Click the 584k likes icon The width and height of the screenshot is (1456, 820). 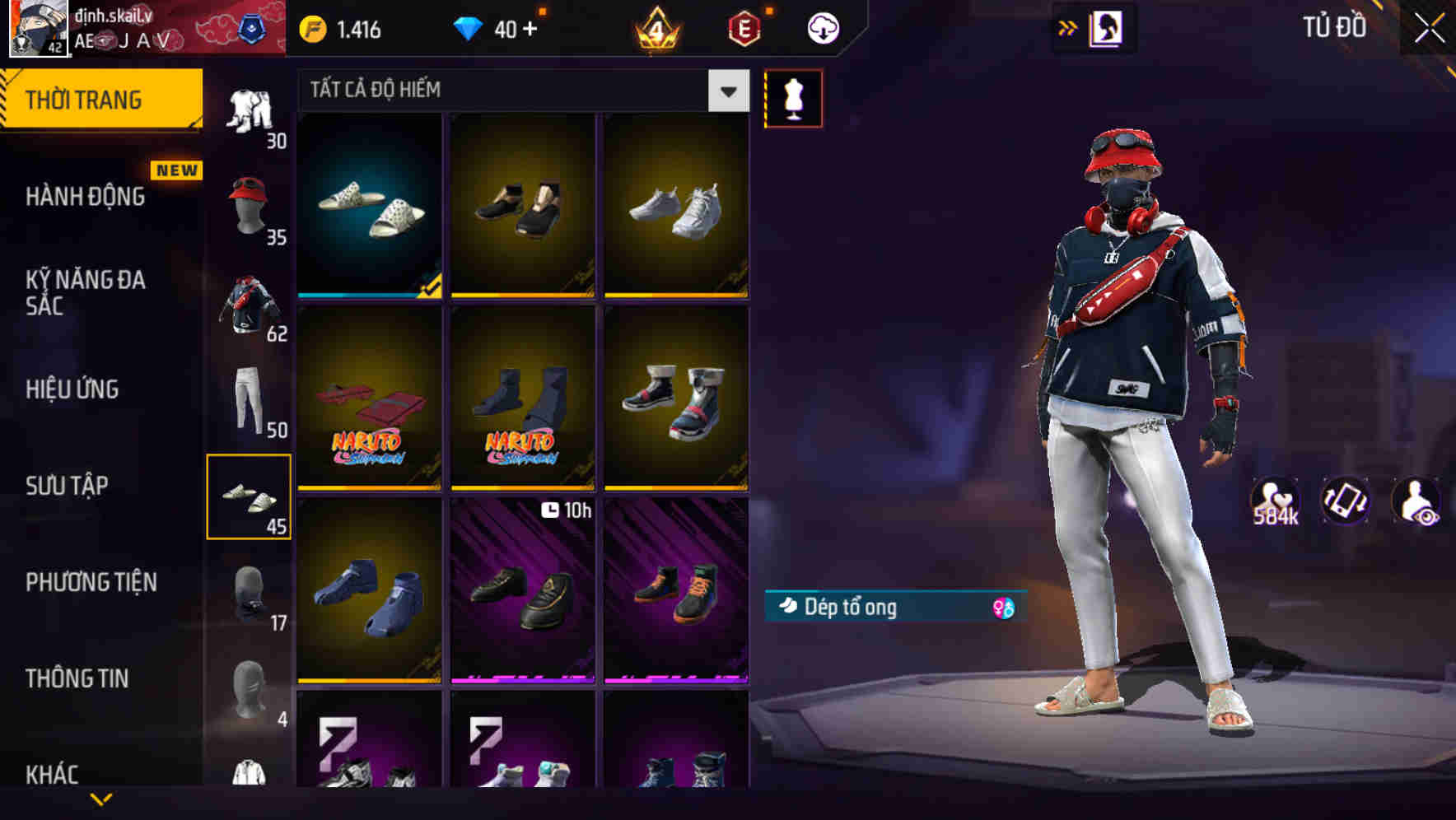pyautogui.click(x=1277, y=502)
